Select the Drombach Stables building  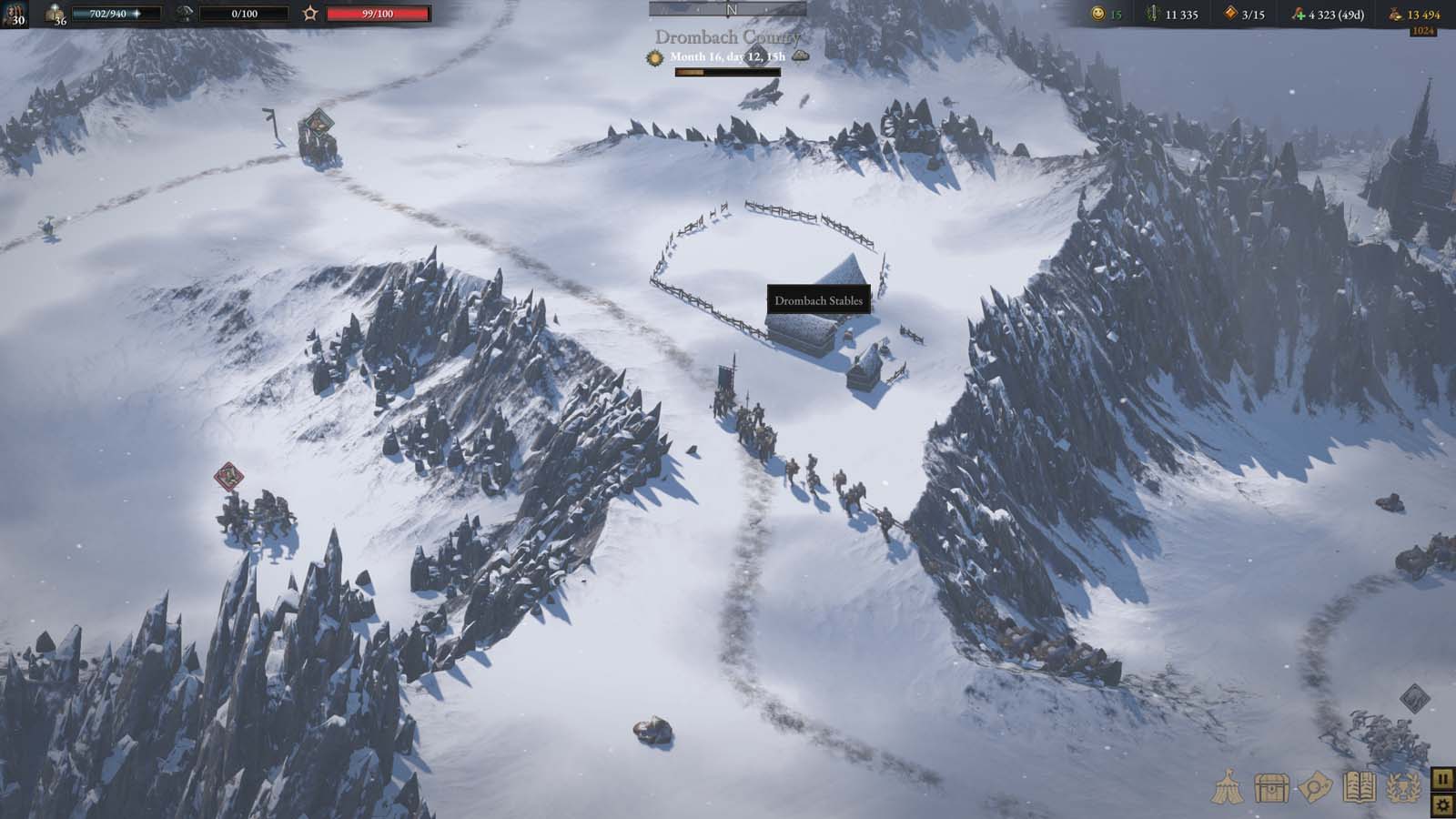click(818, 300)
